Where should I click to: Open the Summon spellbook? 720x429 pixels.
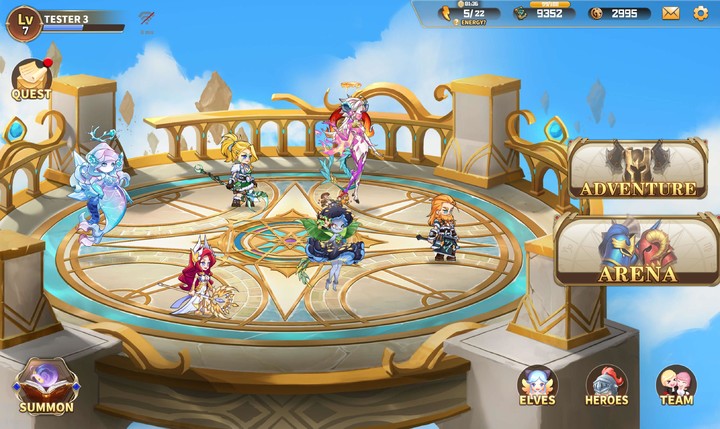point(45,386)
